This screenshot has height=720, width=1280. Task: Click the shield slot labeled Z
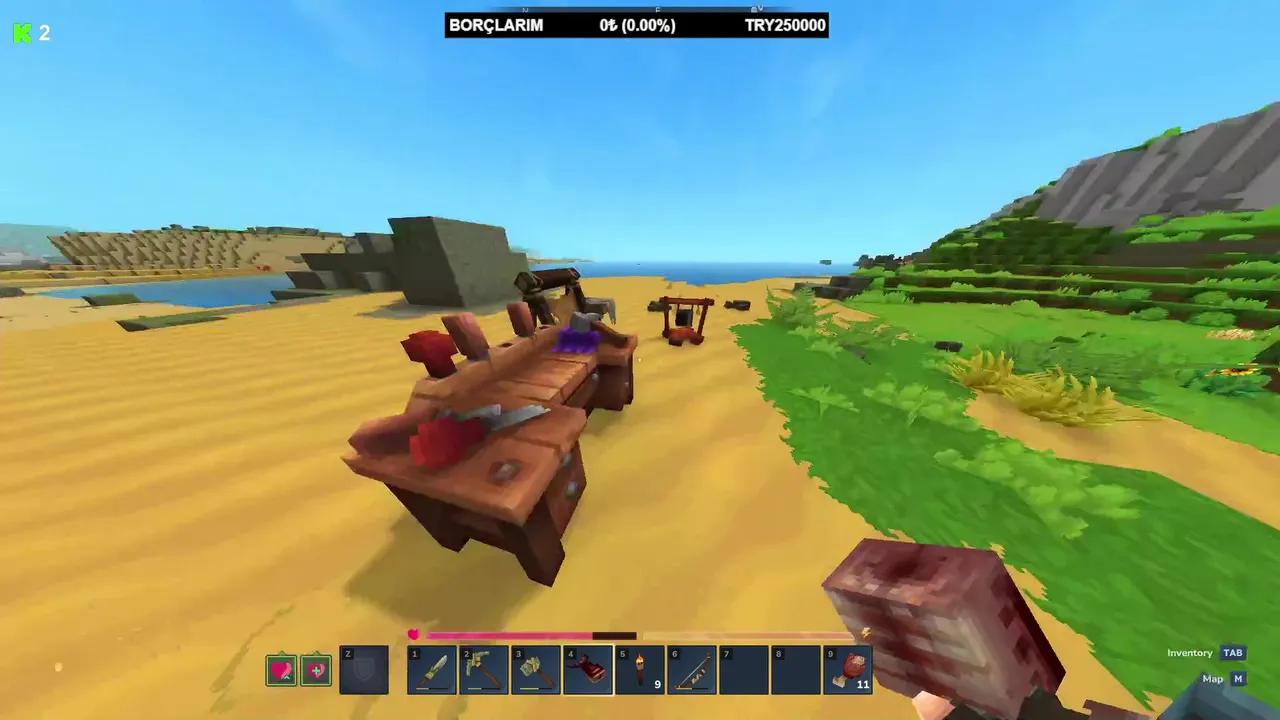[364, 668]
